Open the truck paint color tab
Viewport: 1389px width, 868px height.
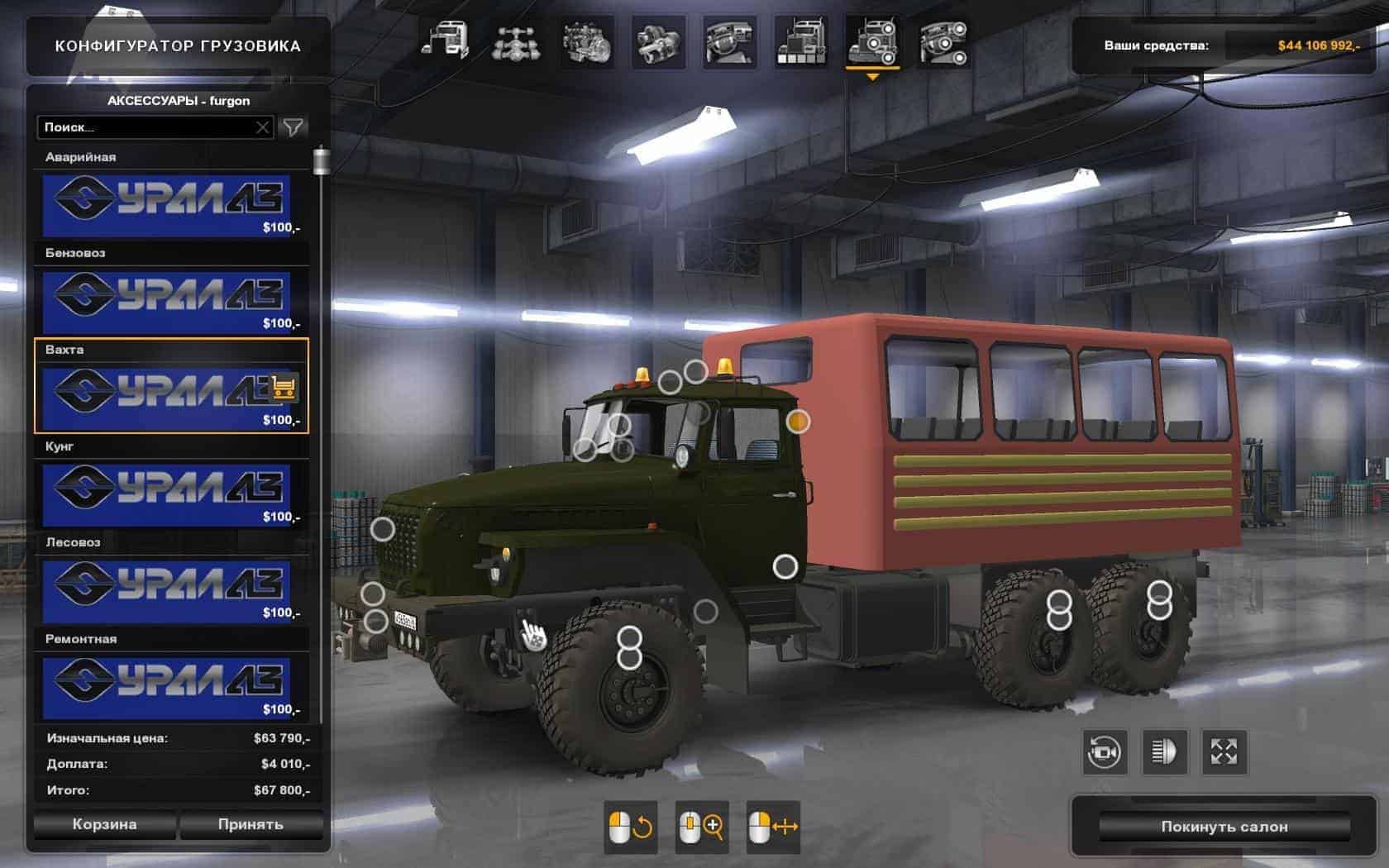(x=800, y=41)
